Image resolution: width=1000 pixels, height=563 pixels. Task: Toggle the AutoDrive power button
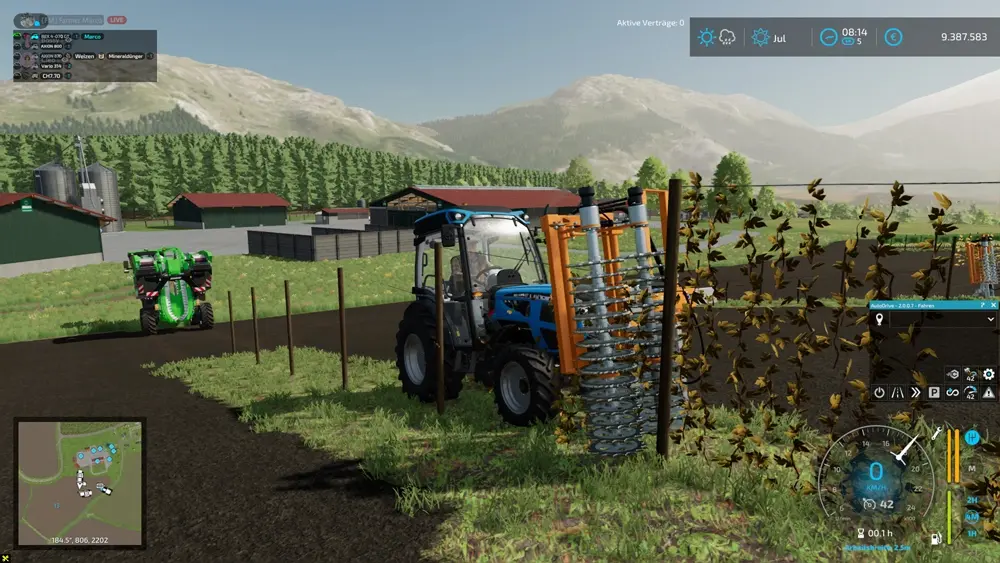[879, 393]
